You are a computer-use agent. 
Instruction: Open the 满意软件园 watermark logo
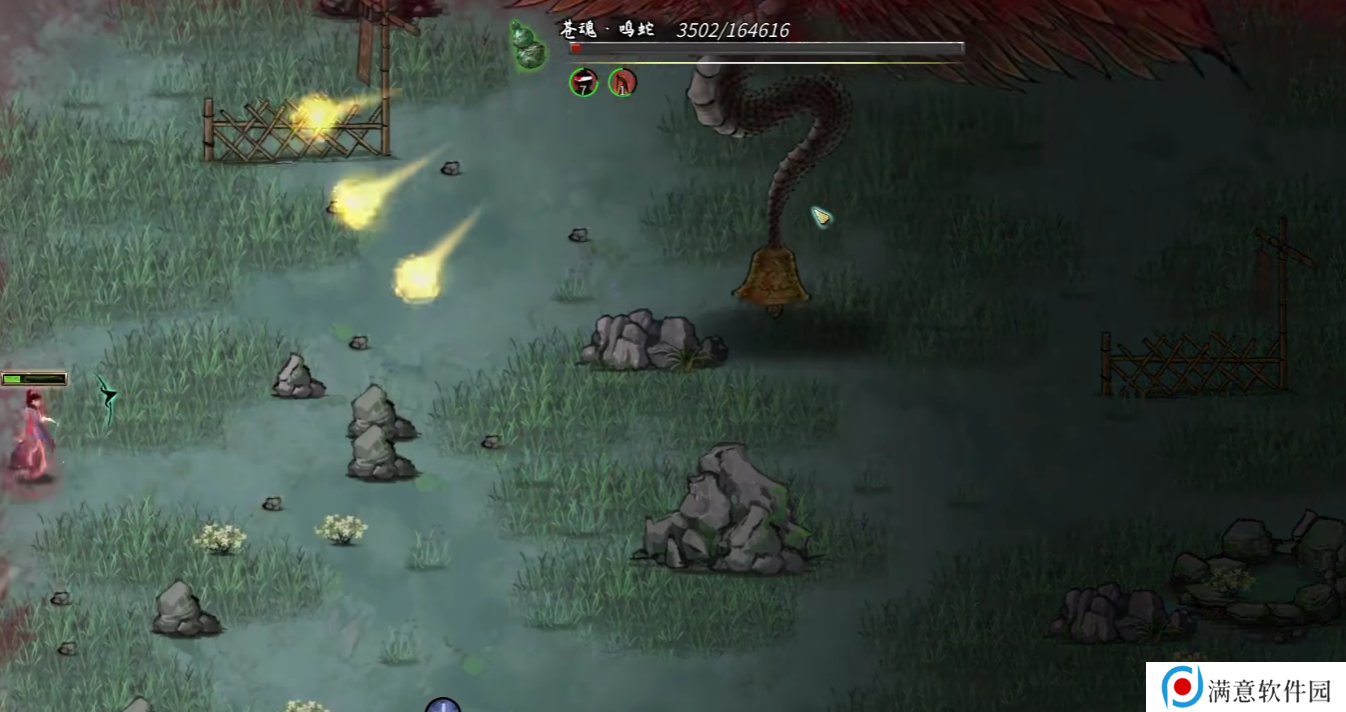coord(1182,687)
